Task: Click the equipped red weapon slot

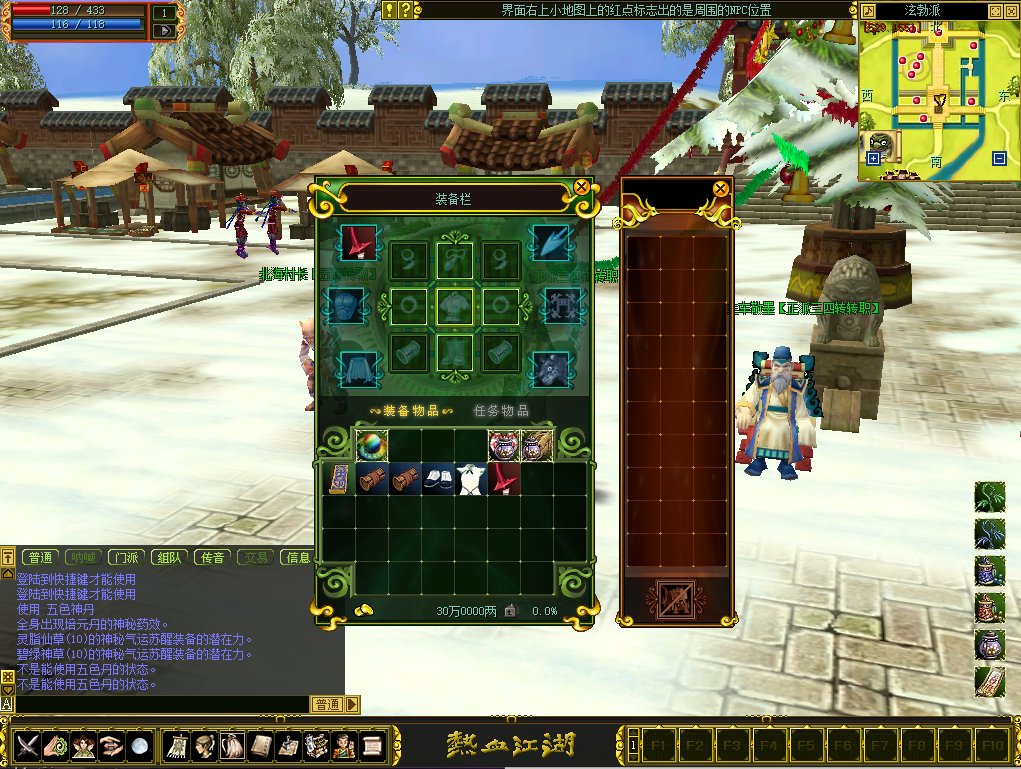Action: (x=355, y=242)
